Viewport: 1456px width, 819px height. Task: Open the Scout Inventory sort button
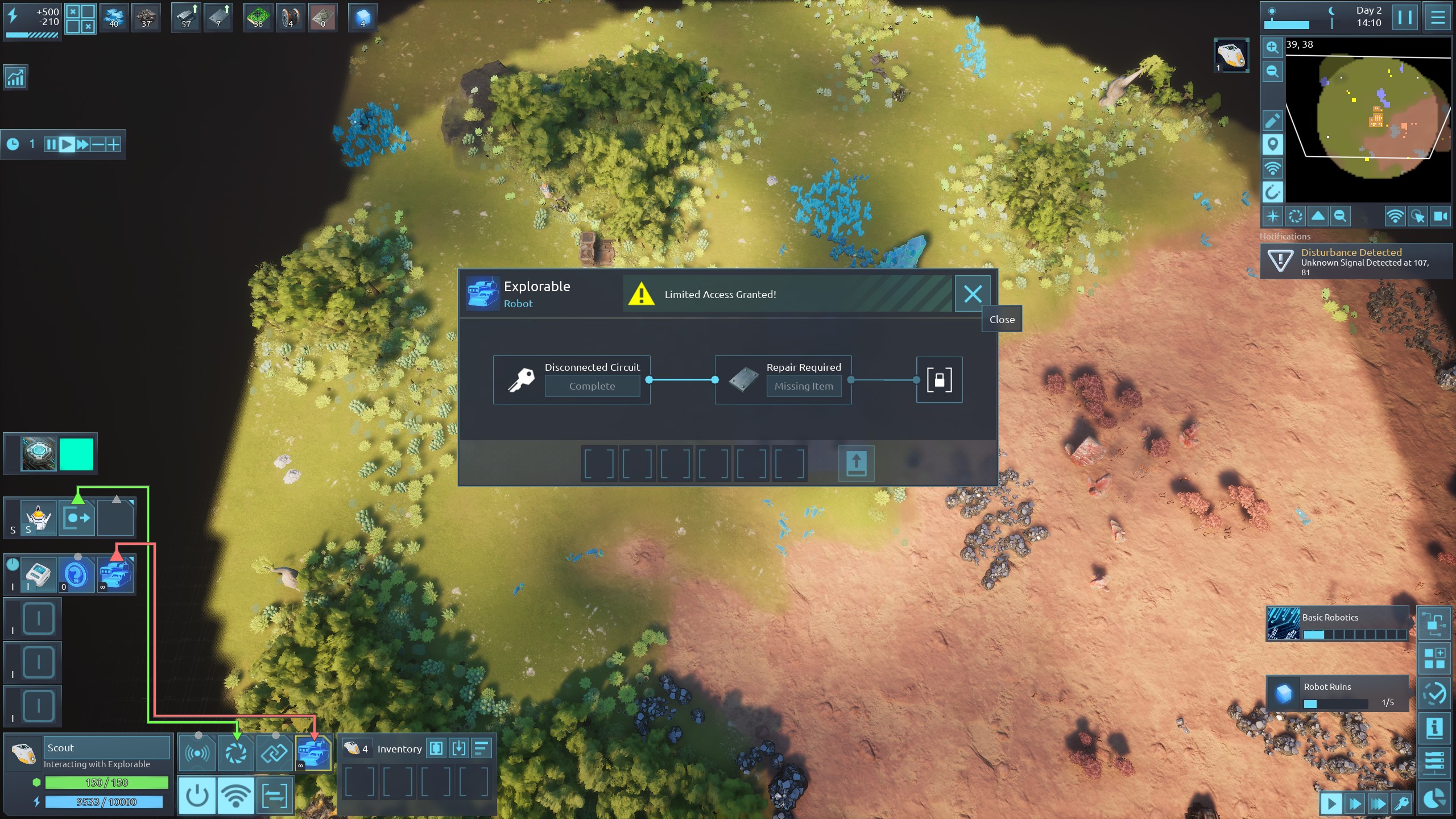481,748
